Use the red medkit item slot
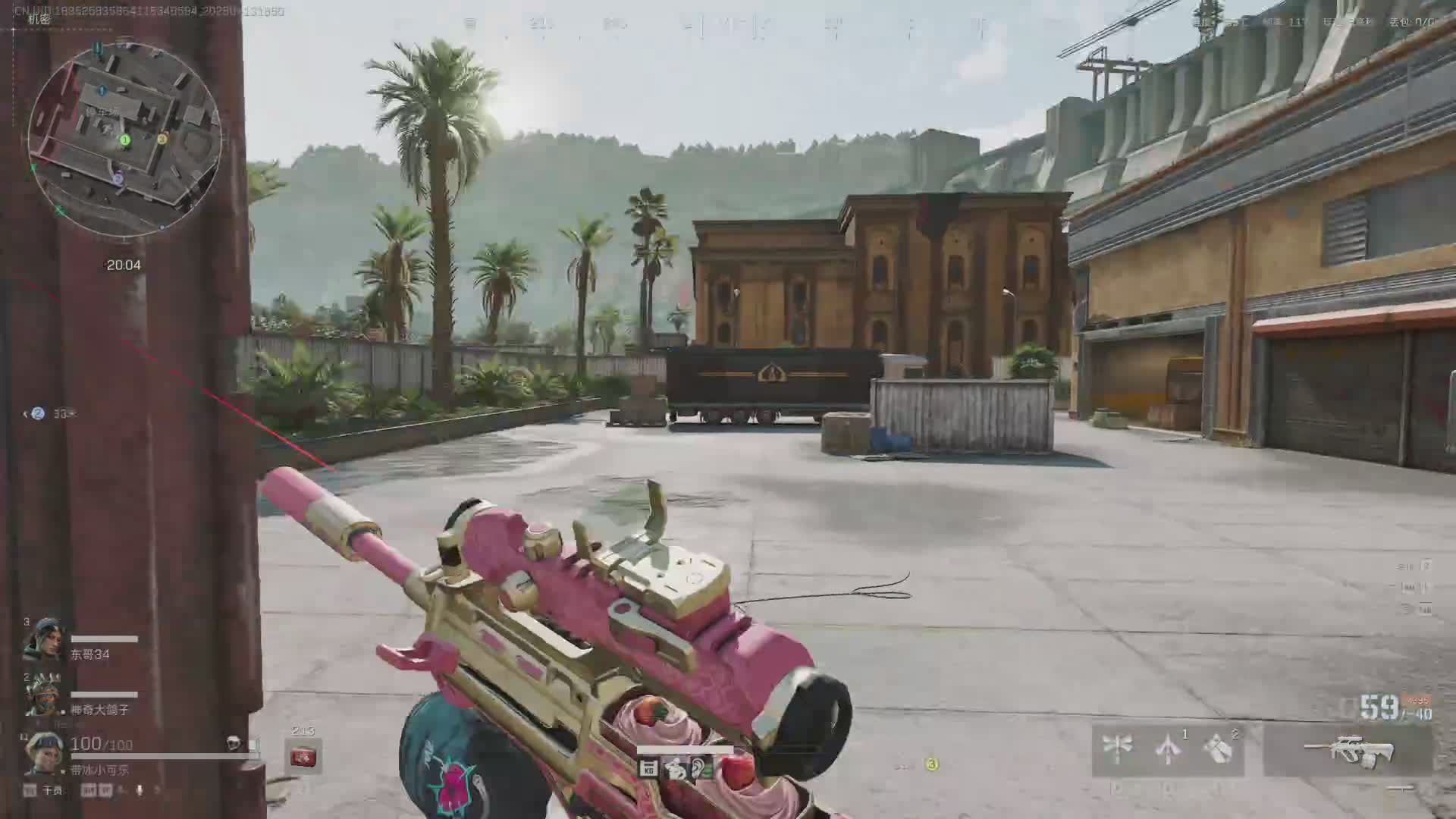Screen dimensions: 1456x819 click(303, 757)
